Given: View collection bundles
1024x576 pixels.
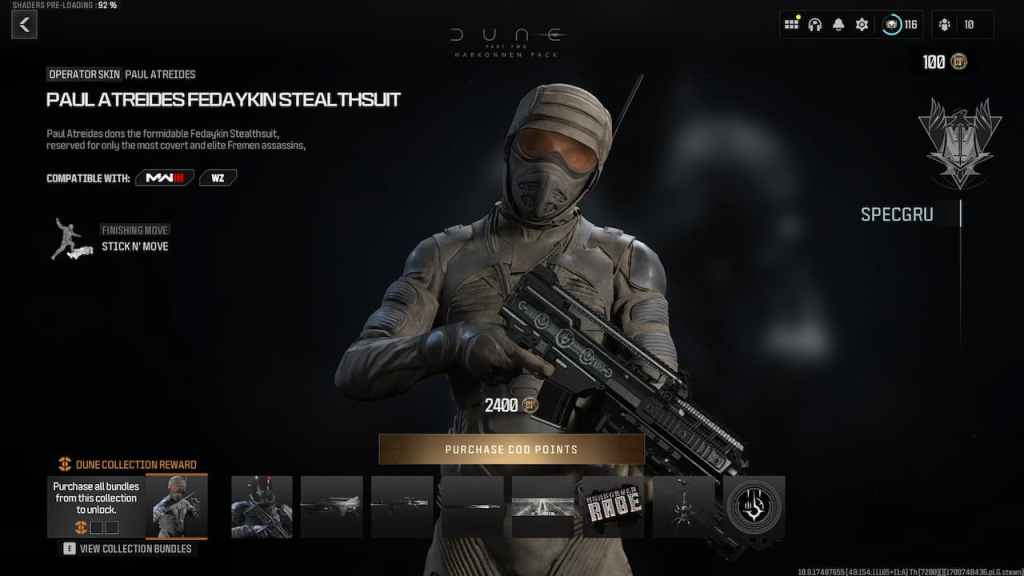Looking at the screenshot, I should pos(128,548).
